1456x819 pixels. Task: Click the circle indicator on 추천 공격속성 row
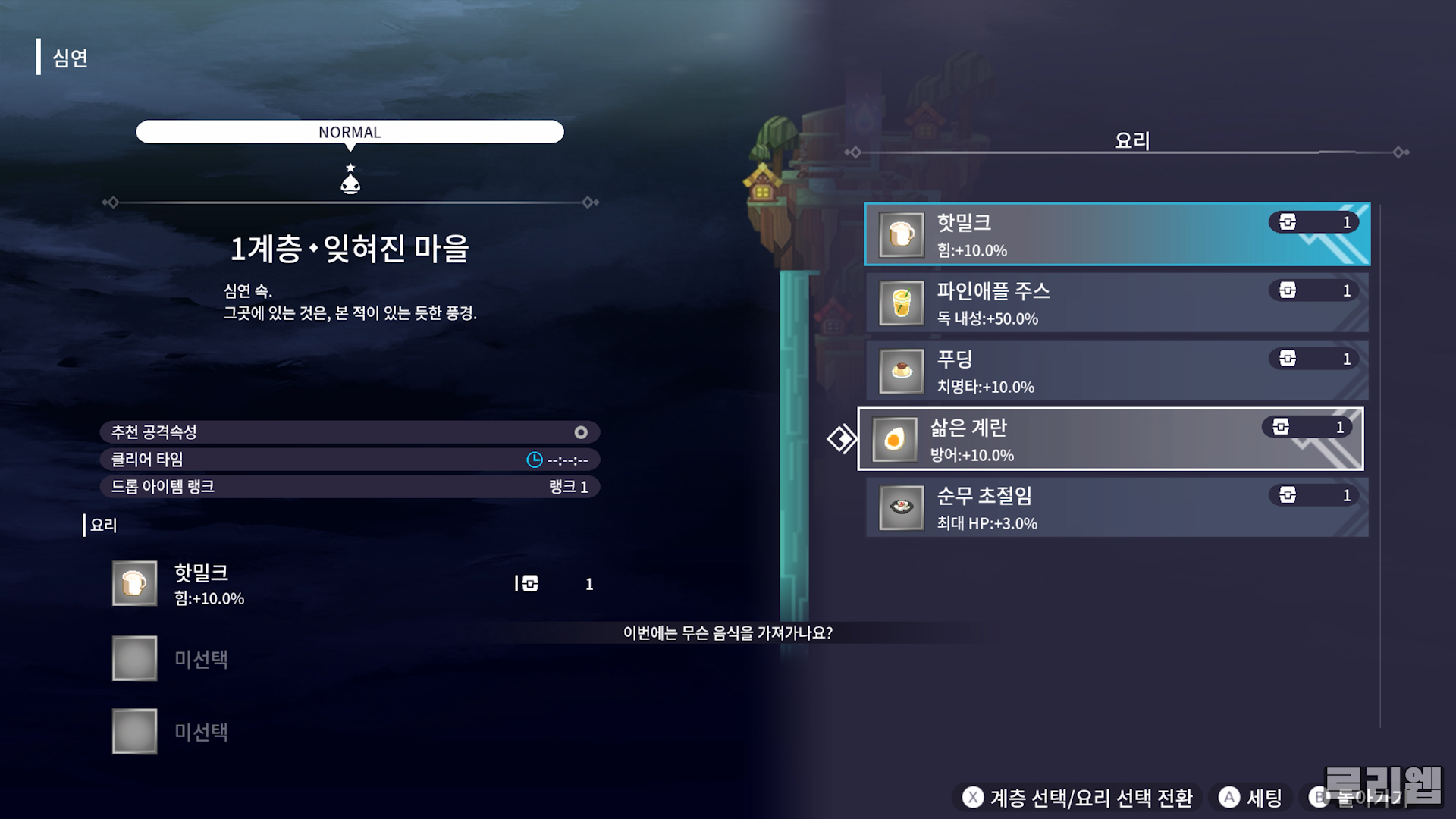tap(582, 431)
